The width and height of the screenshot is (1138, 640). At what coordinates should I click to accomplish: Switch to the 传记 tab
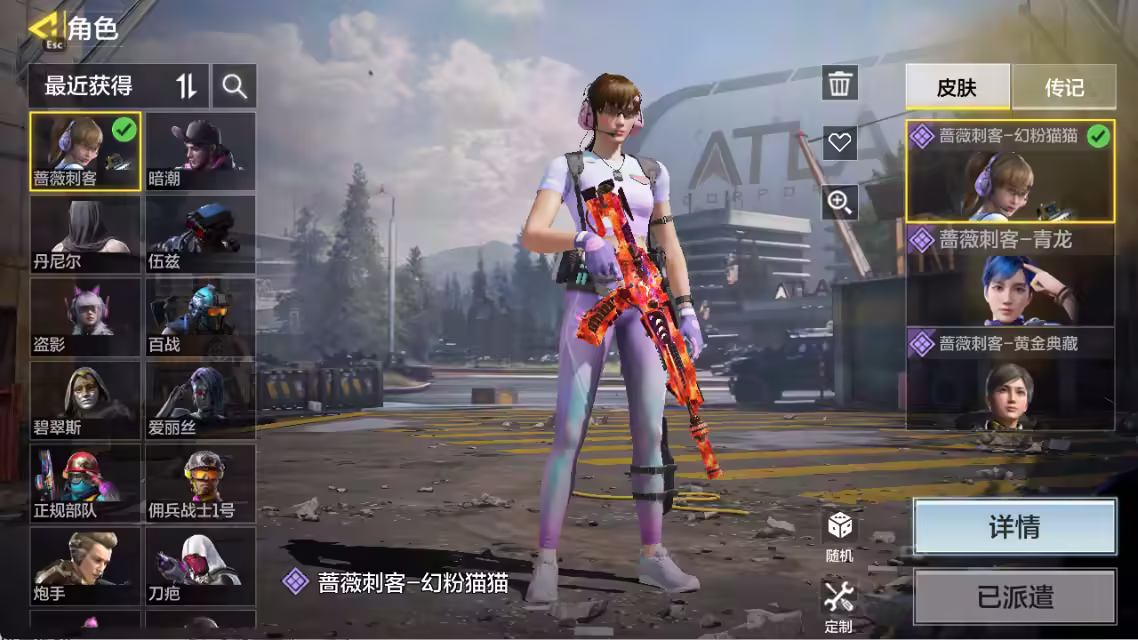click(x=1064, y=88)
